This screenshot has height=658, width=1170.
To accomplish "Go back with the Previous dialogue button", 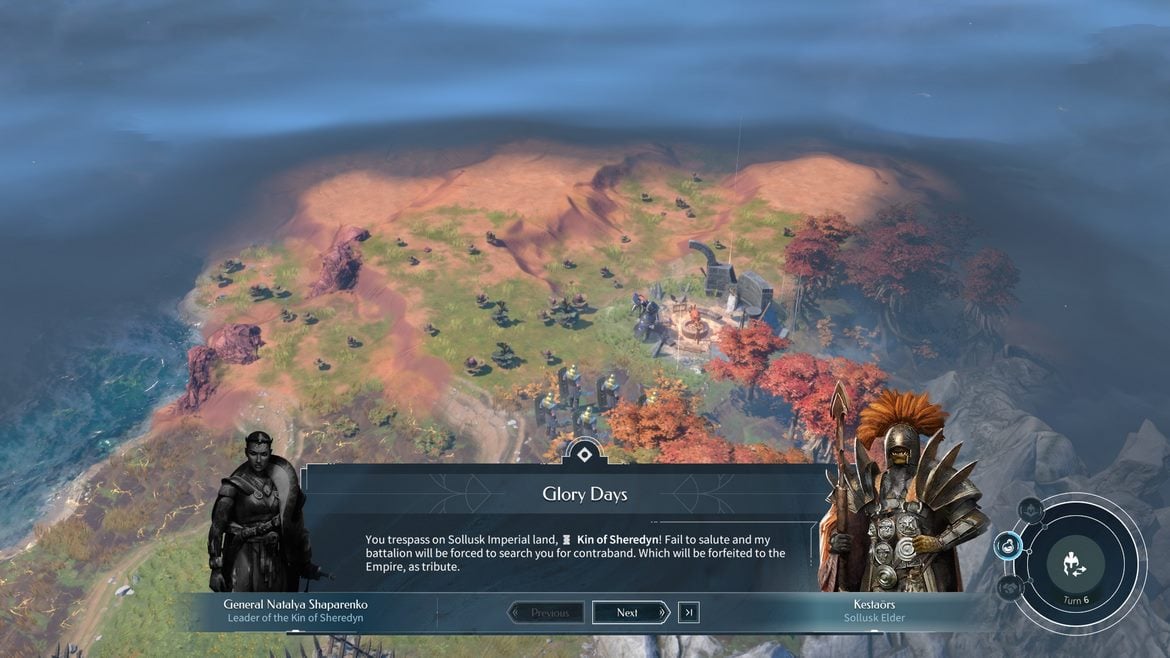I will pyautogui.click(x=546, y=612).
